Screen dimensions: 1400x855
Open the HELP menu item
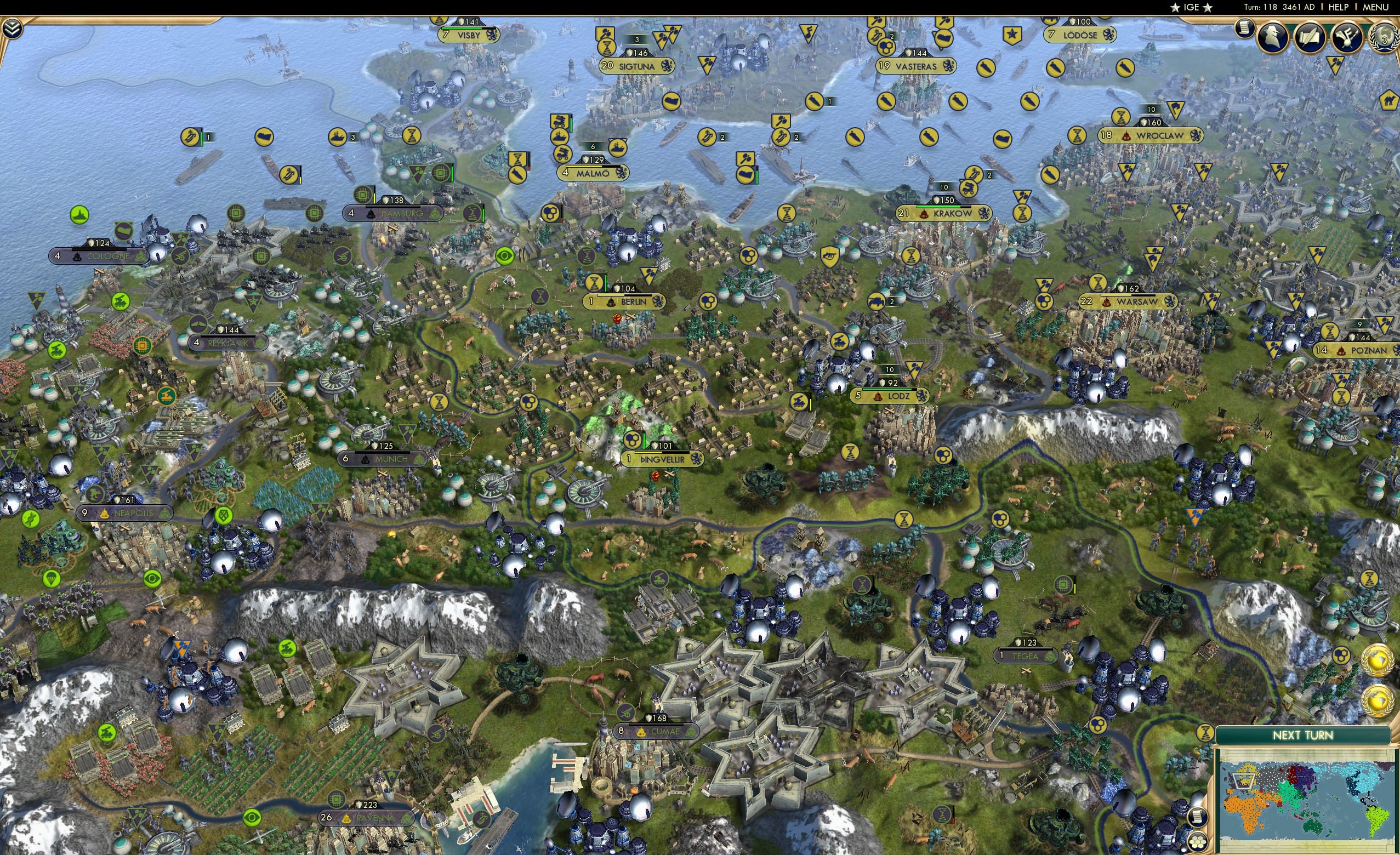1339,7
